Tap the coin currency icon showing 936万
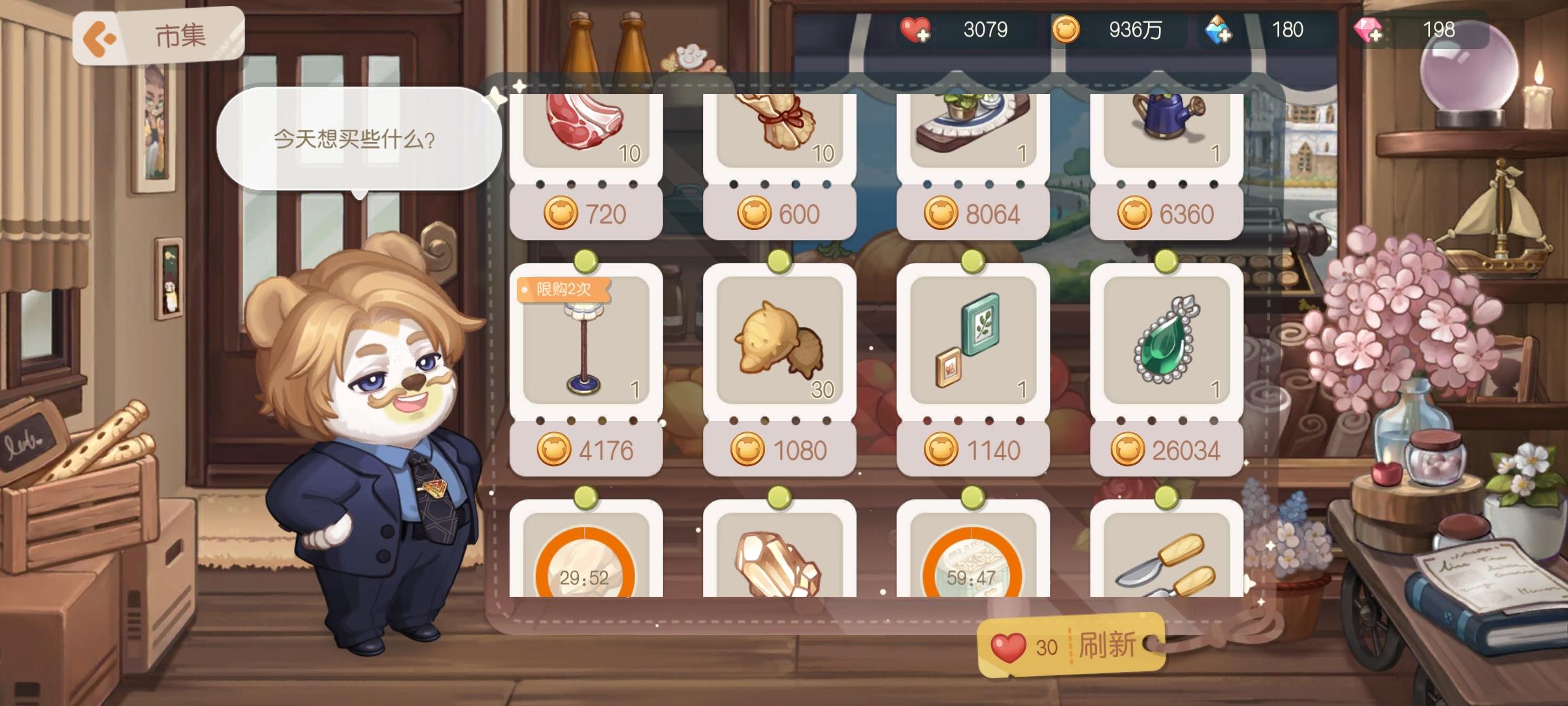The image size is (1568, 706). pos(1070,30)
